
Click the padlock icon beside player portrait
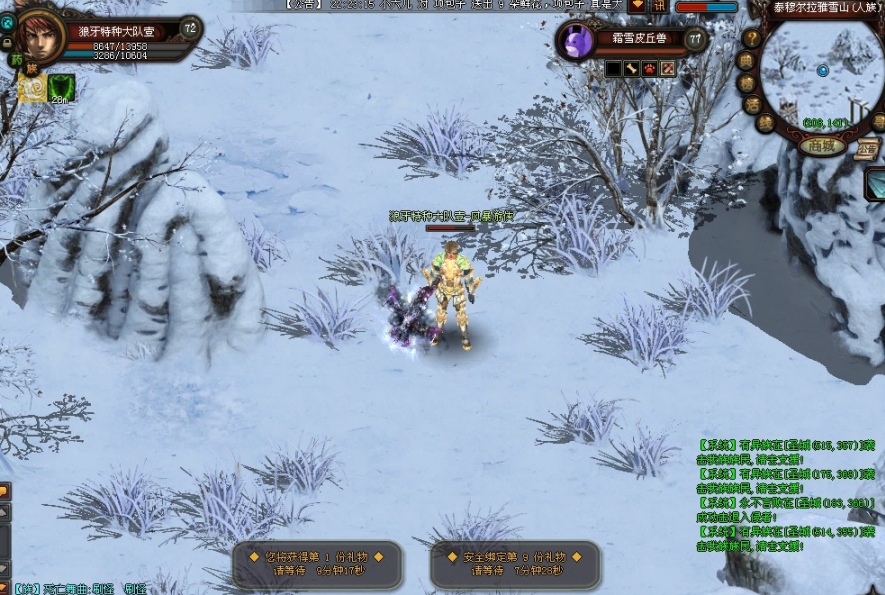7,43
